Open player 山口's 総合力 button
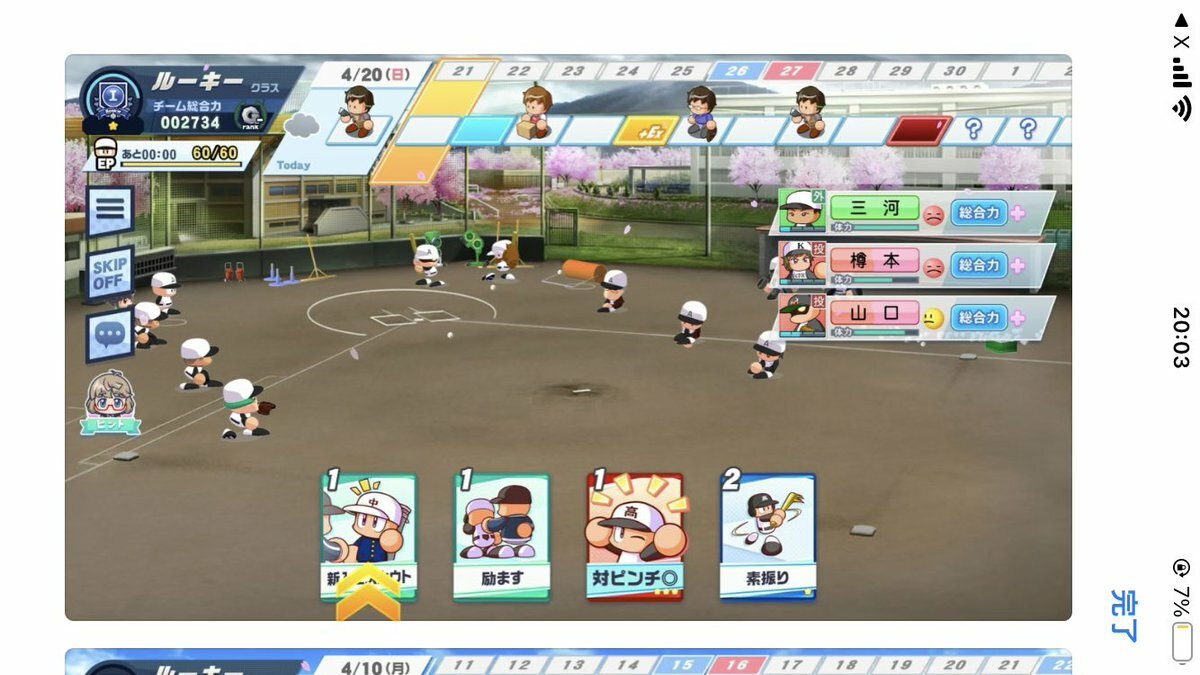 (x=978, y=318)
